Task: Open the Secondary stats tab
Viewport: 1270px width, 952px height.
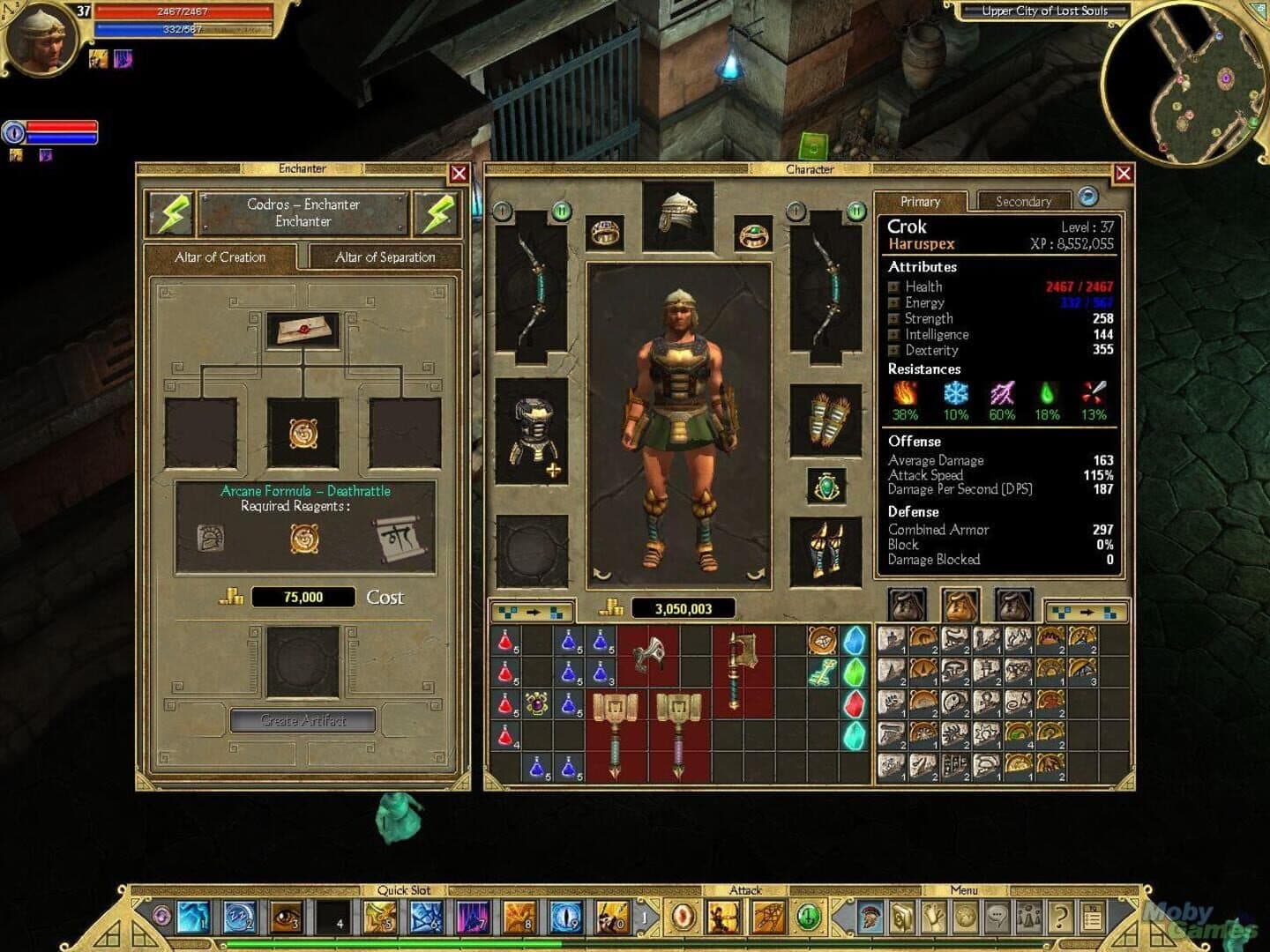Action: pos(1024,201)
